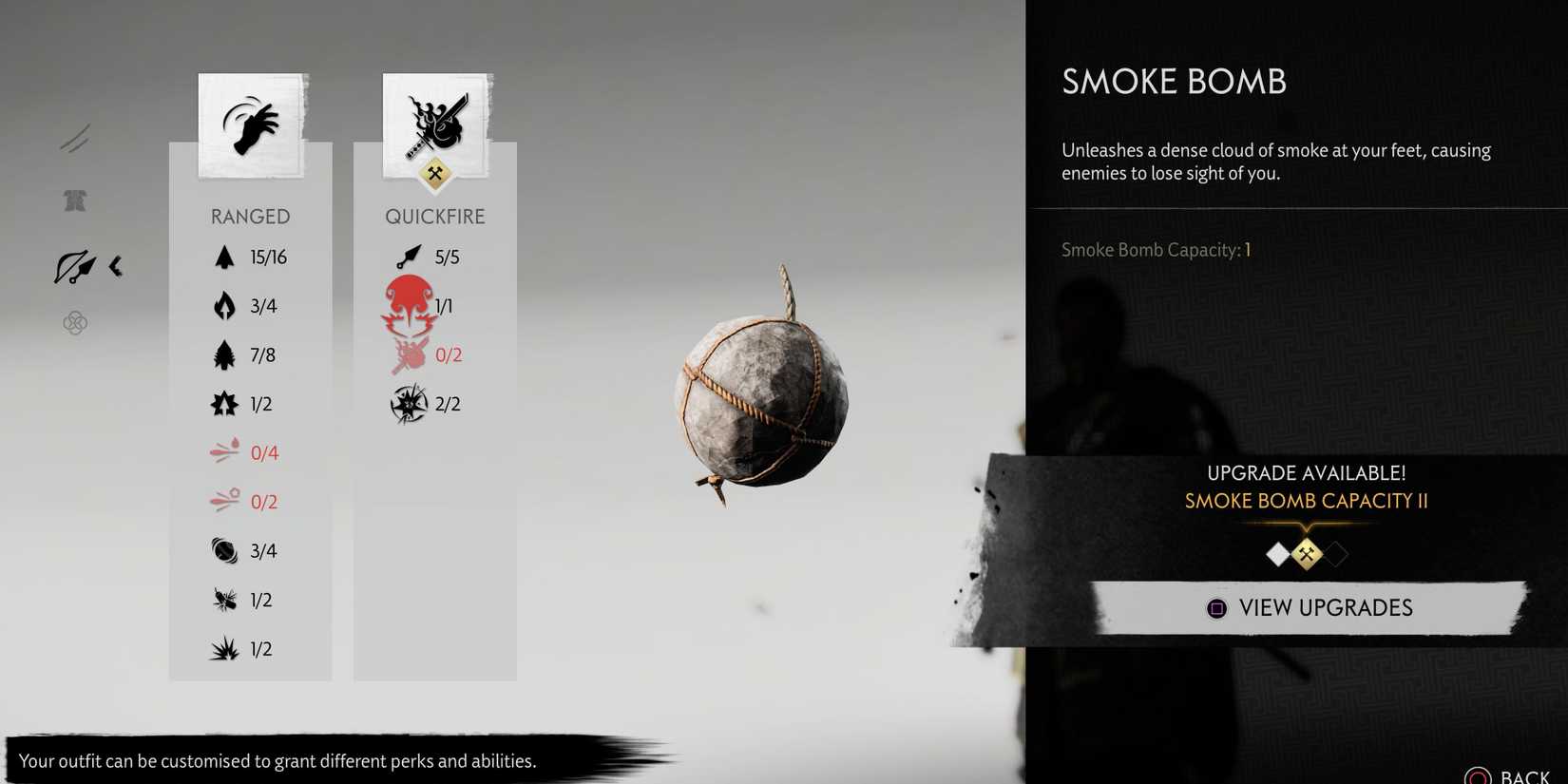Image resolution: width=1568 pixels, height=784 pixels.
Task: Select the bow and projectiles category icon
Action: [76, 266]
